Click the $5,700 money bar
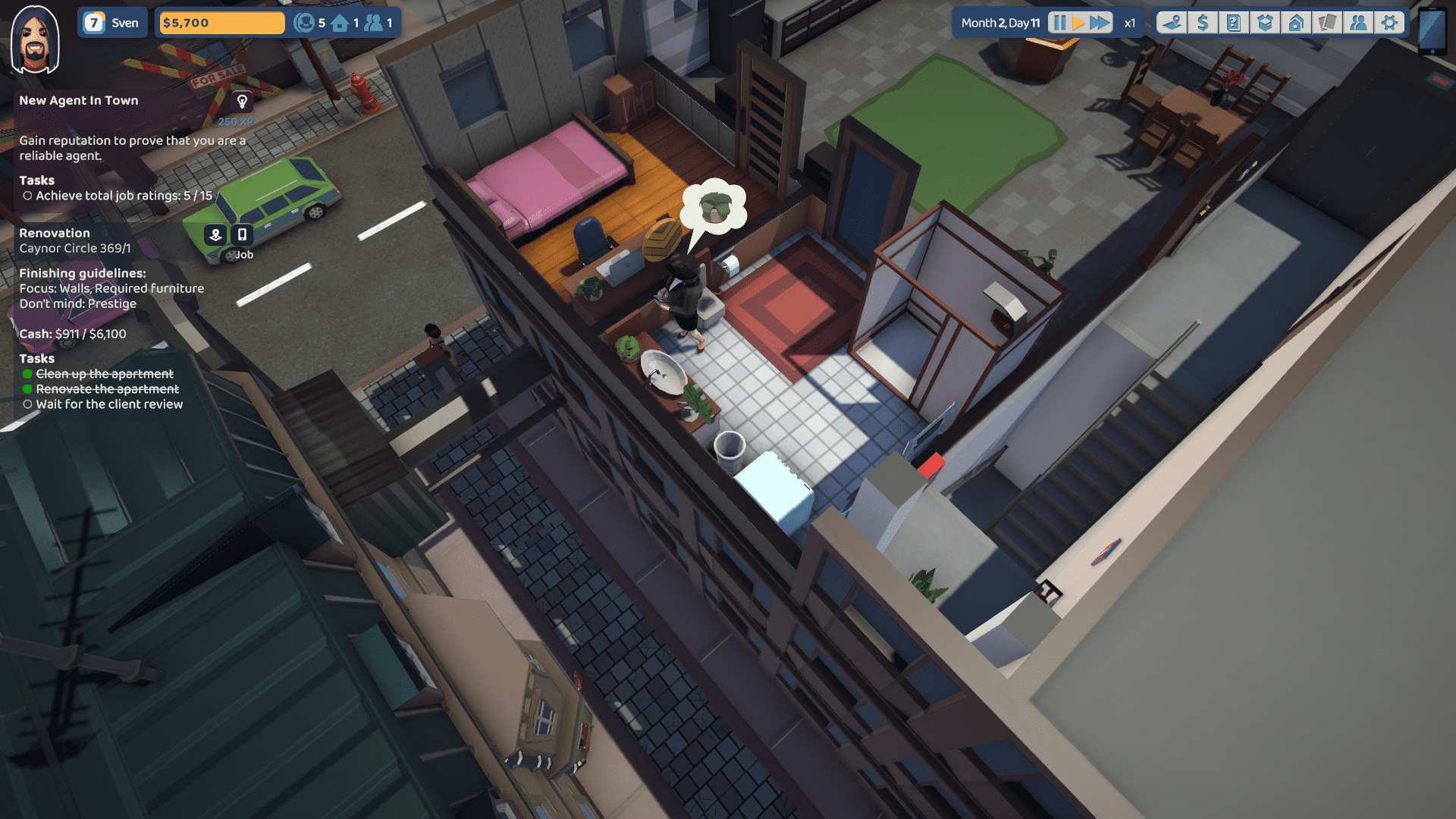The height and width of the screenshot is (819, 1456). pyautogui.click(x=221, y=23)
